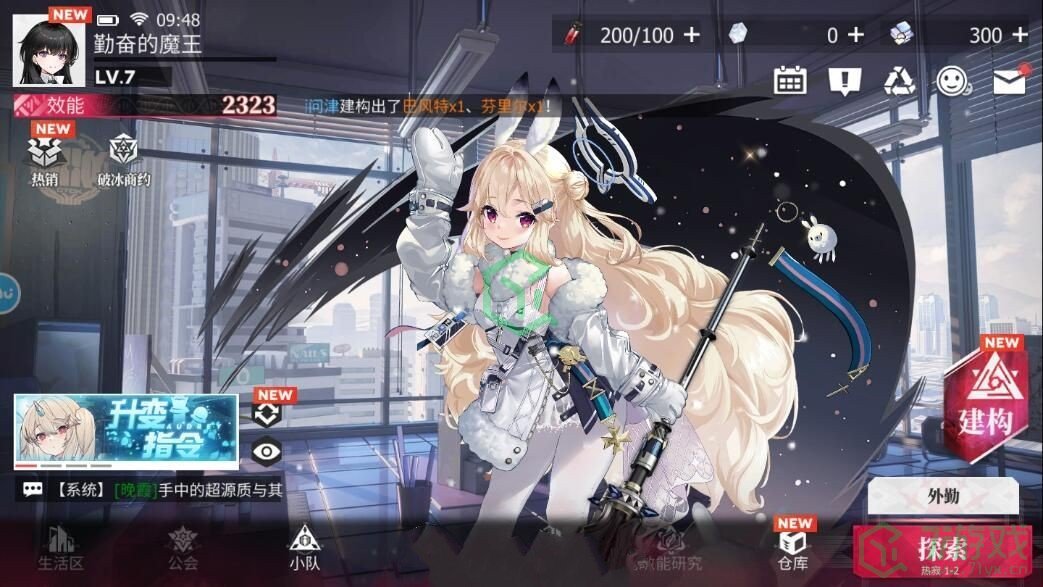Open the 破冰商约 event
The height and width of the screenshot is (587, 1043).
pos(123,162)
